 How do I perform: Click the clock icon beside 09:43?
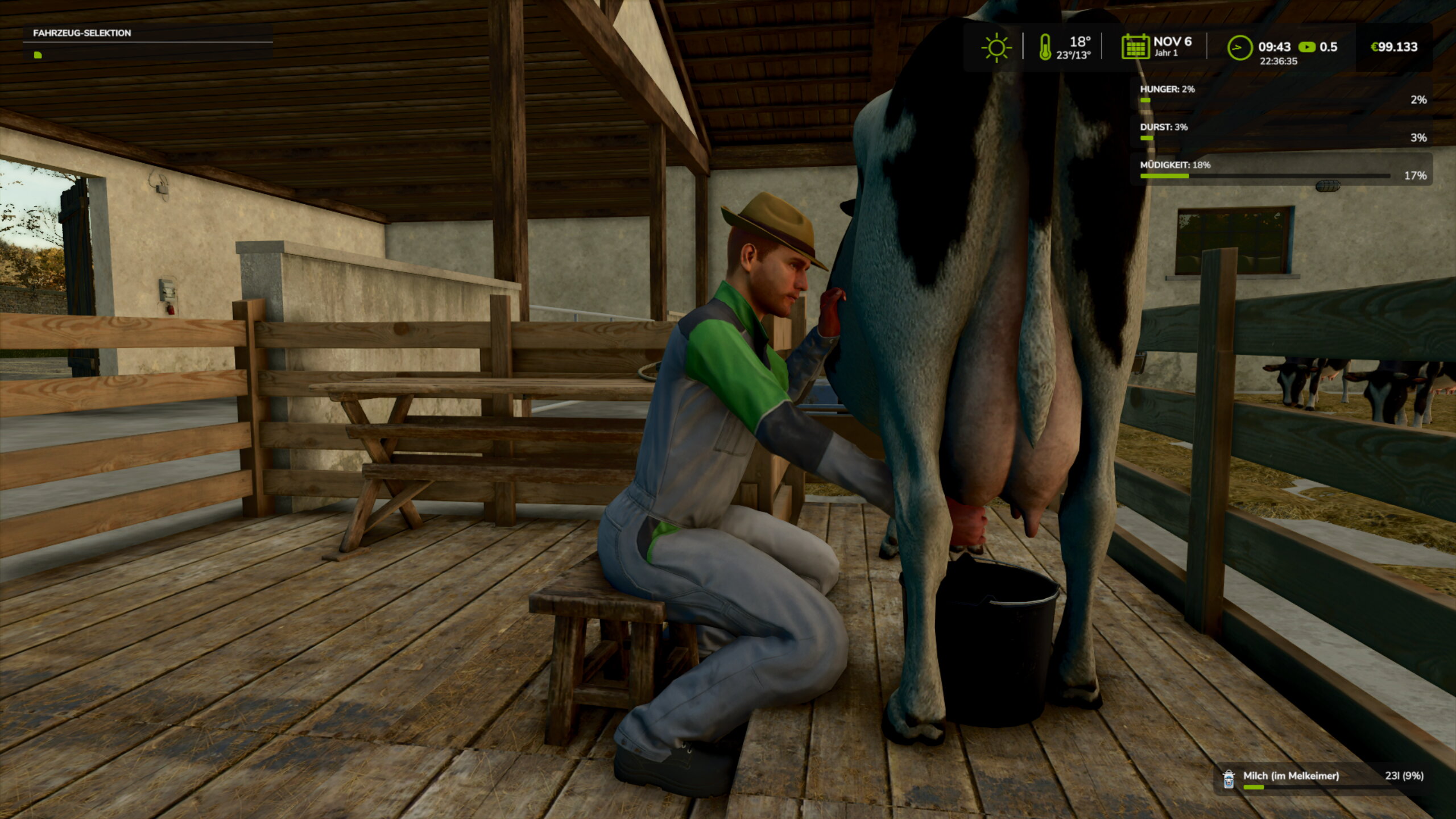(1239, 48)
